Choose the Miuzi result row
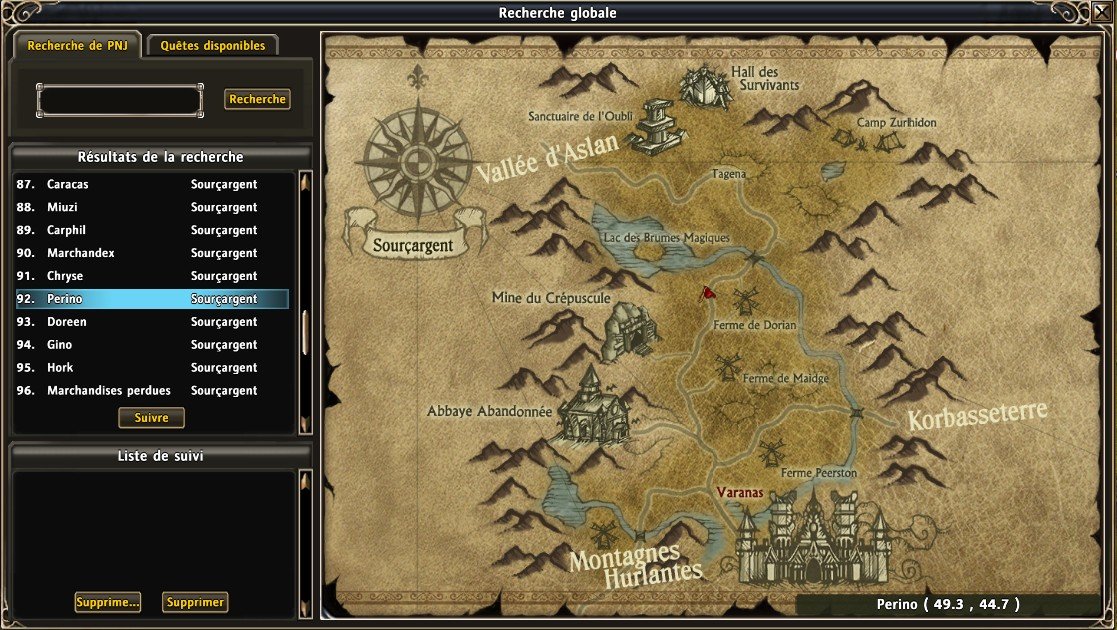The image size is (1117, 630). [152, 208]
